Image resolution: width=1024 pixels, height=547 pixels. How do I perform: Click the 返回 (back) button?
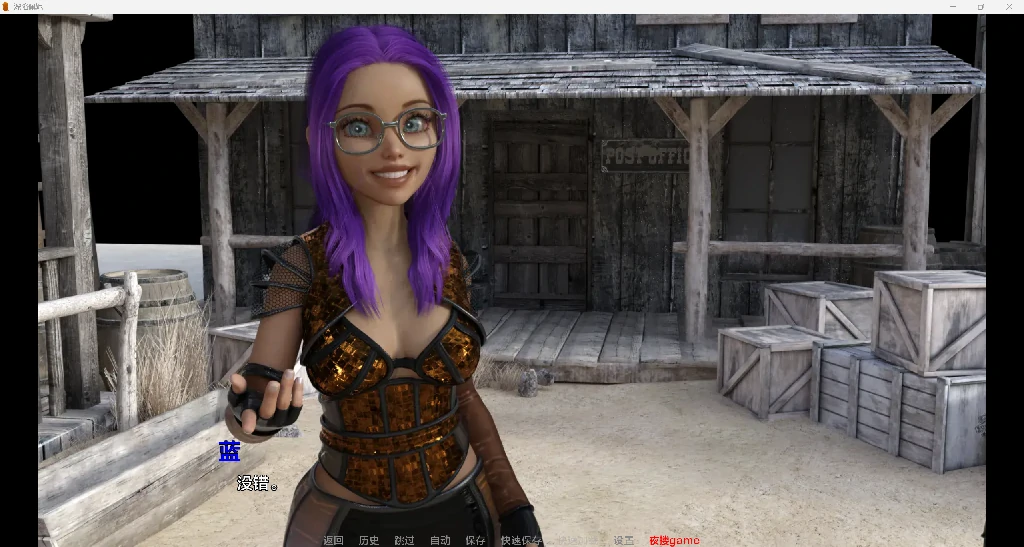point(333,541)
